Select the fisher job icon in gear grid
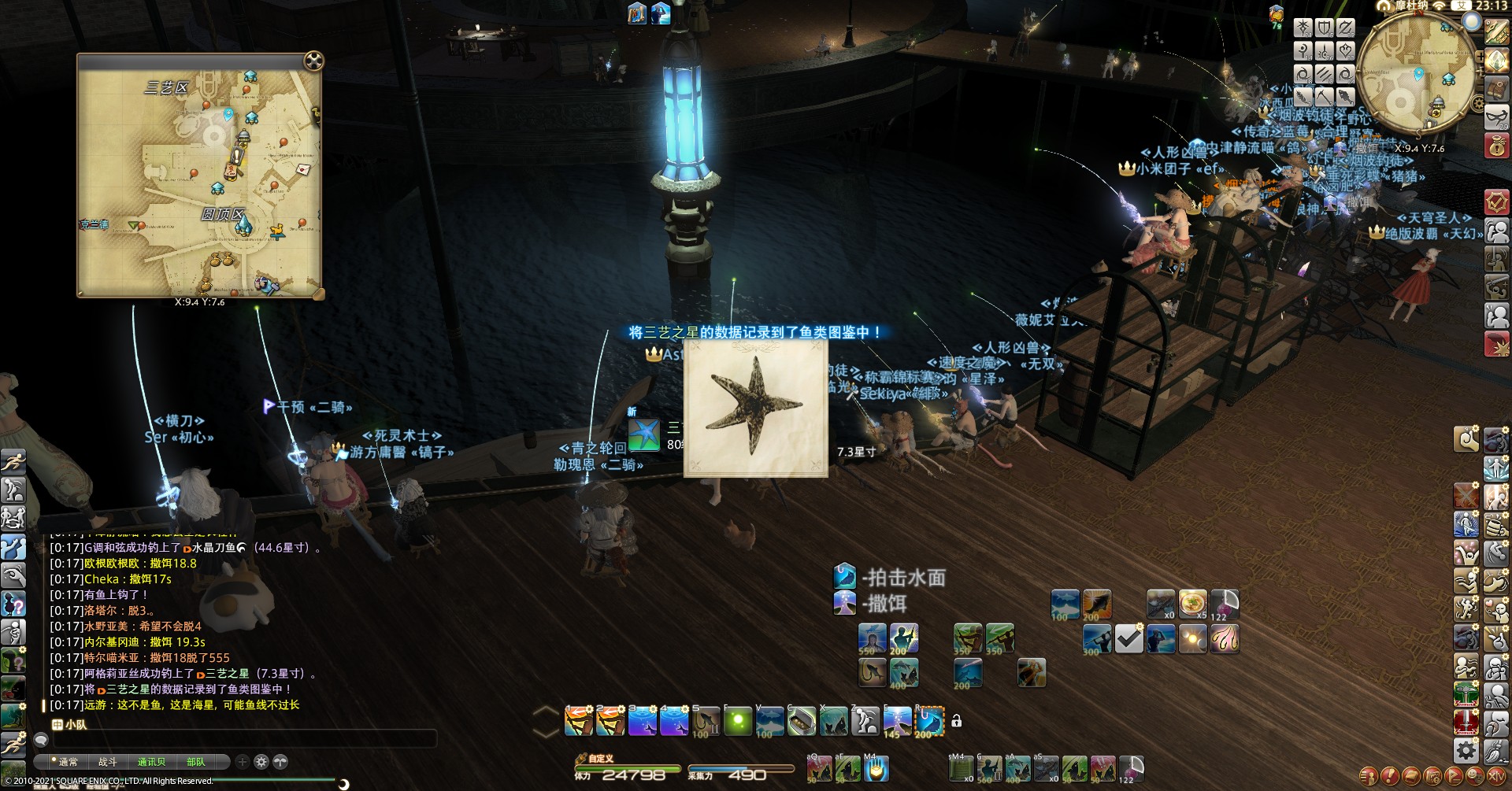Screen dimensions: 1512x791 point(1346,97)
